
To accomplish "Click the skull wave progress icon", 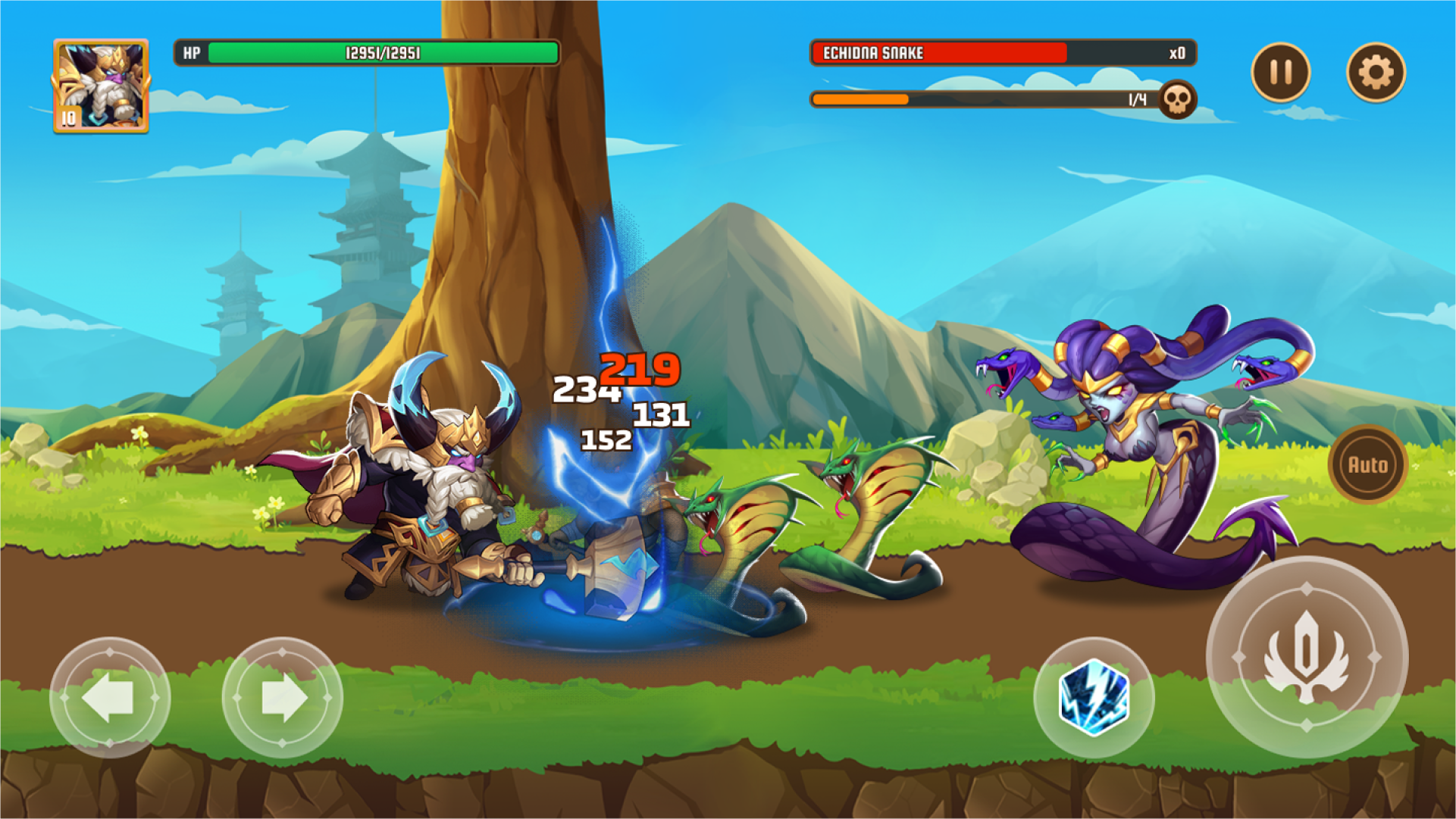I will pyautogui.click(x=1177, y=99).
